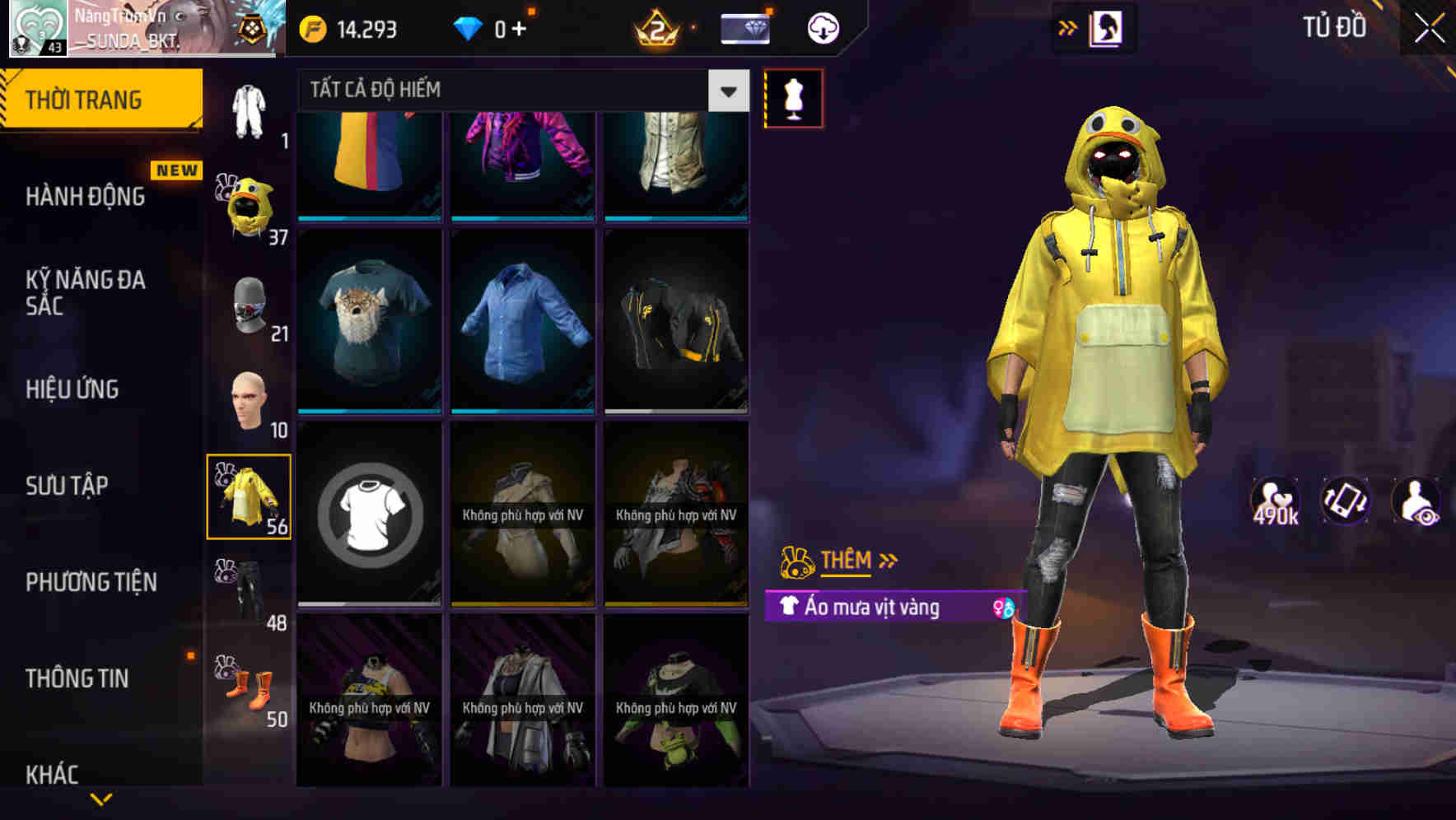Click the level 2 rank badge
Image resolution: width=1456 pixels, height=820 pixels.
coord(659,27)
